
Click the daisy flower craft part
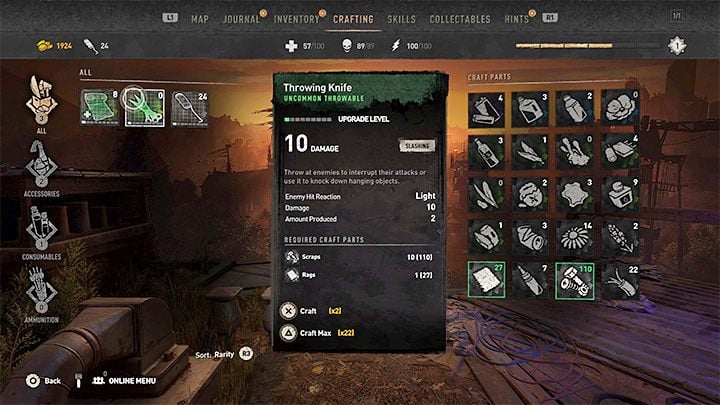pyautogui.click(x=574, y=239)
